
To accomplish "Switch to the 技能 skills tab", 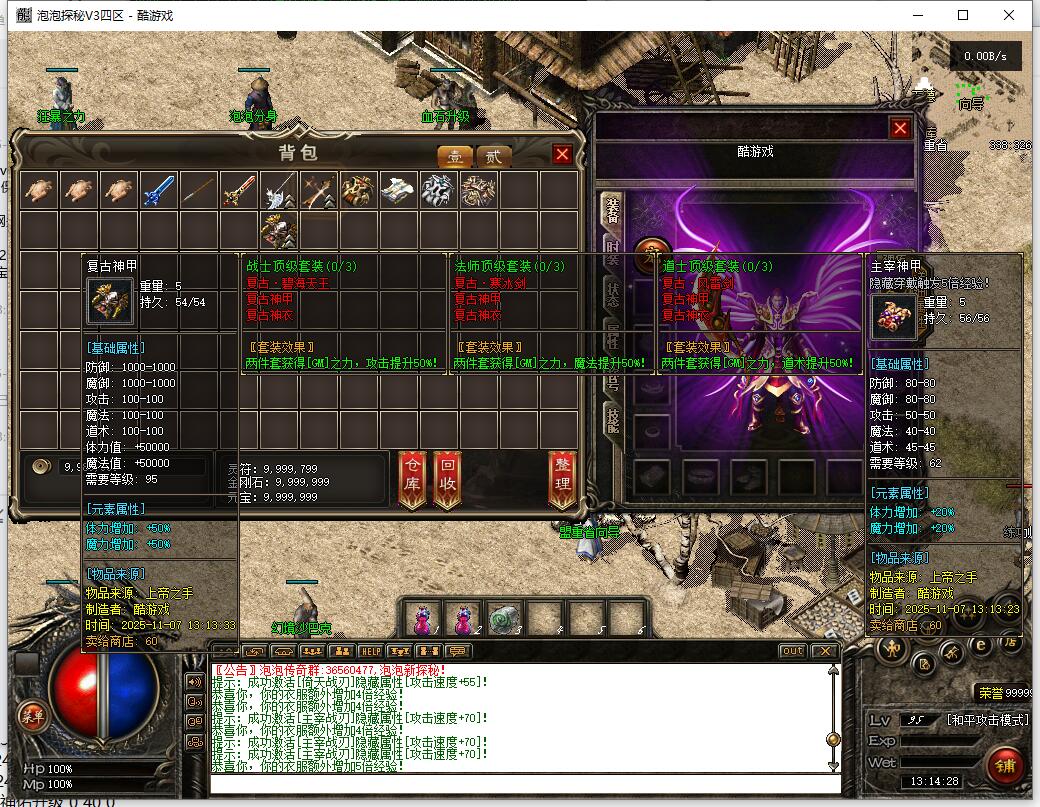I will coord(611,420).
